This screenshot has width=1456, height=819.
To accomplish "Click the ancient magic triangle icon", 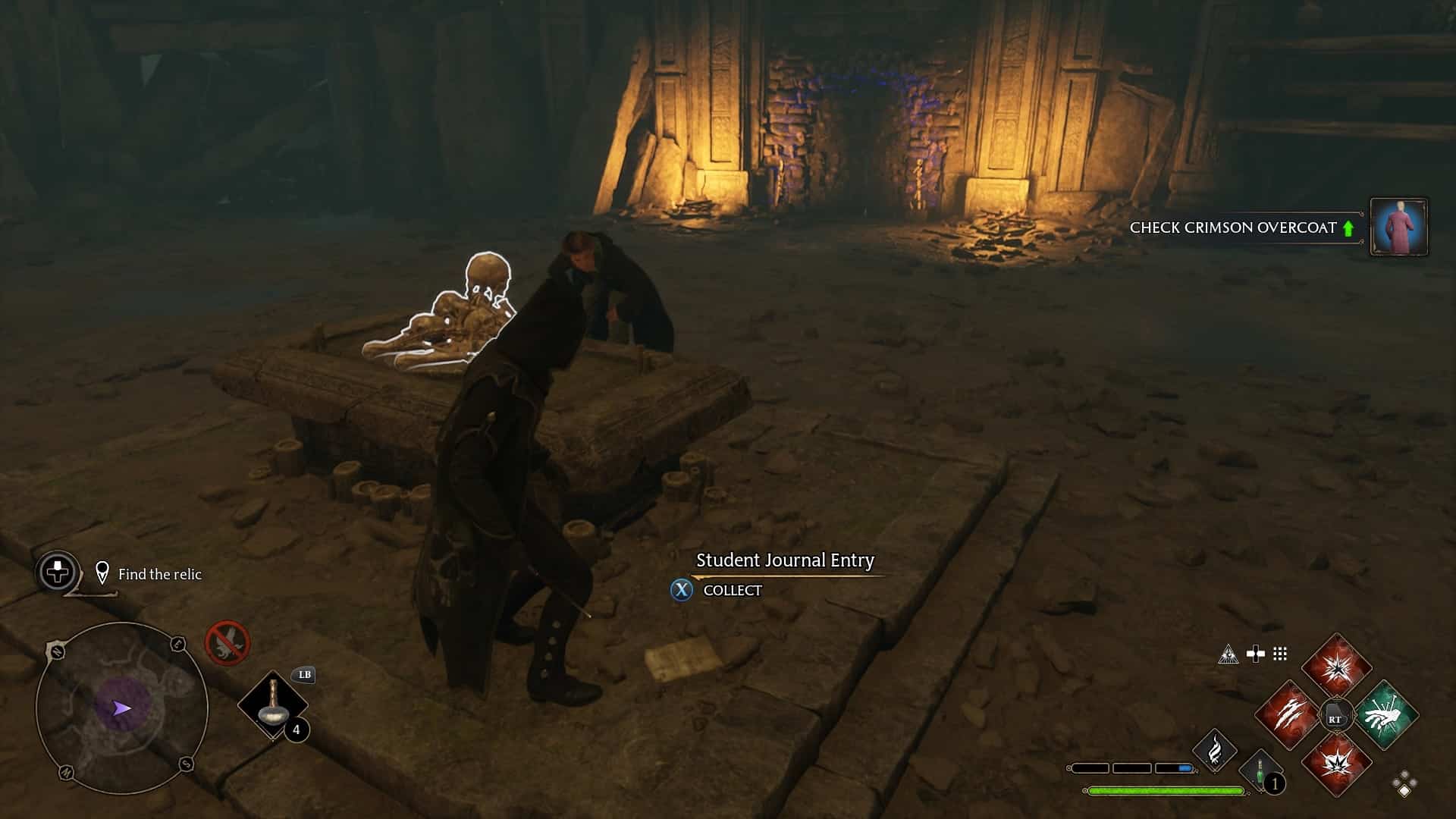I will (1229, 654).
